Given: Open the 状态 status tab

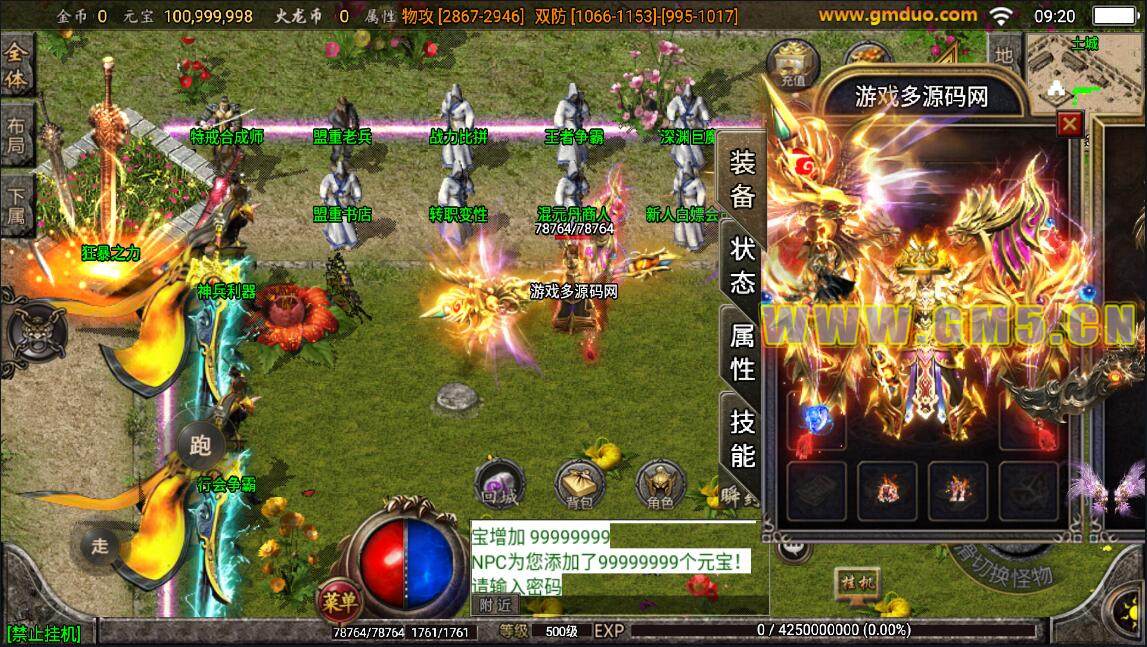Looking at the screenshot, I should point(742,266).
